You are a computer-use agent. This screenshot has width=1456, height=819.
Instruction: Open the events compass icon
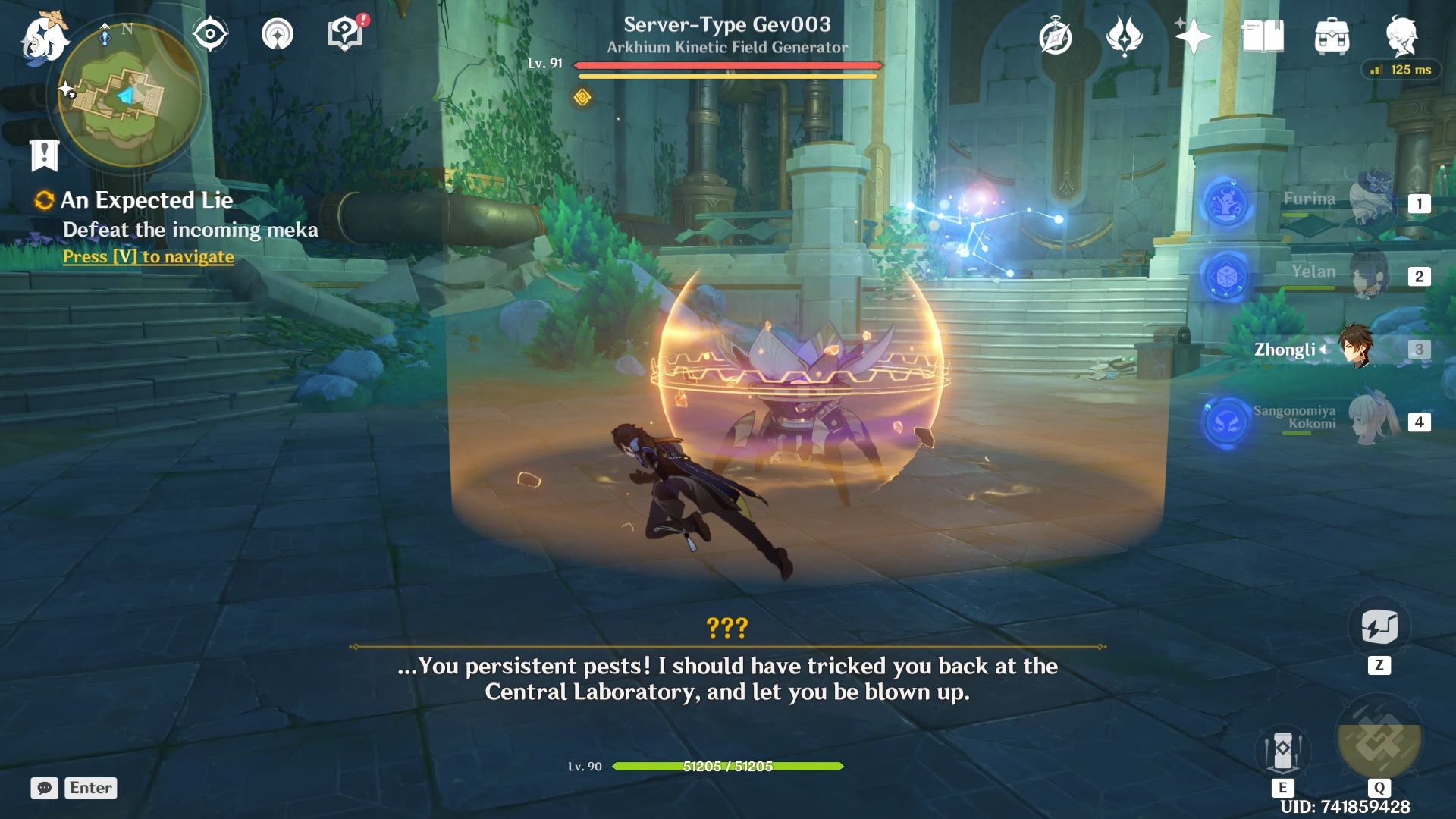1055,37
